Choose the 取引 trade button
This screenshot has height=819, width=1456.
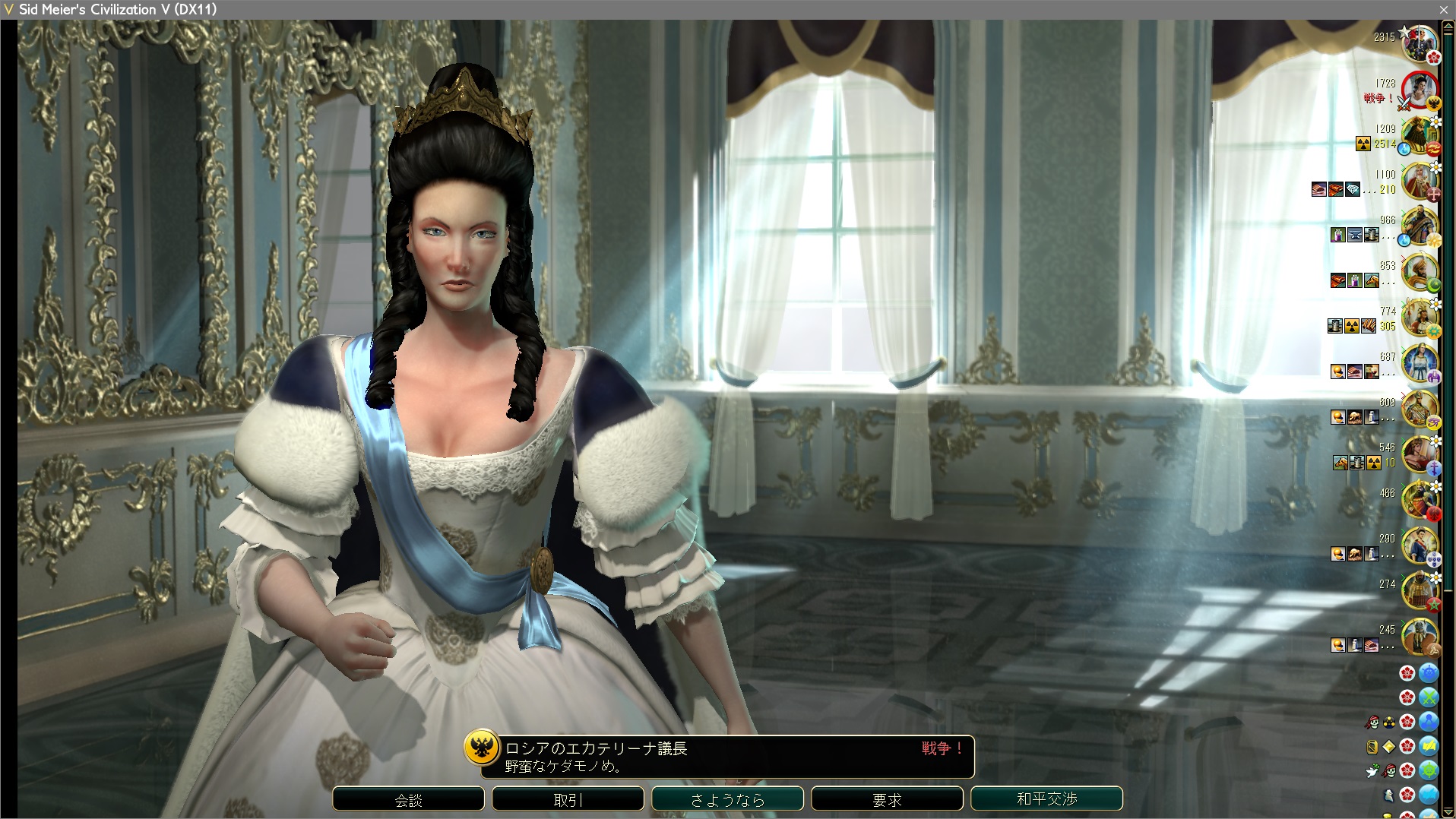click(568, 799)
